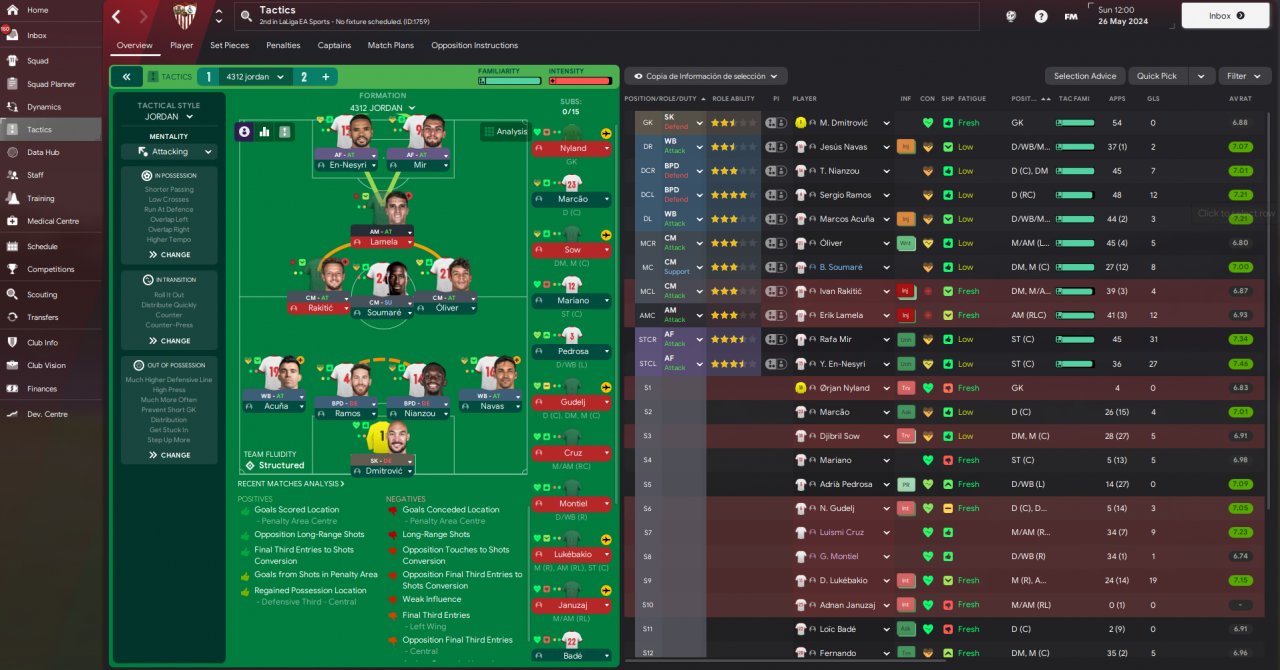Image resolution: width=1280 pixels, height=670 pixels.
Task: Add a new tactic with the plus button
Action: coord(327,77)
